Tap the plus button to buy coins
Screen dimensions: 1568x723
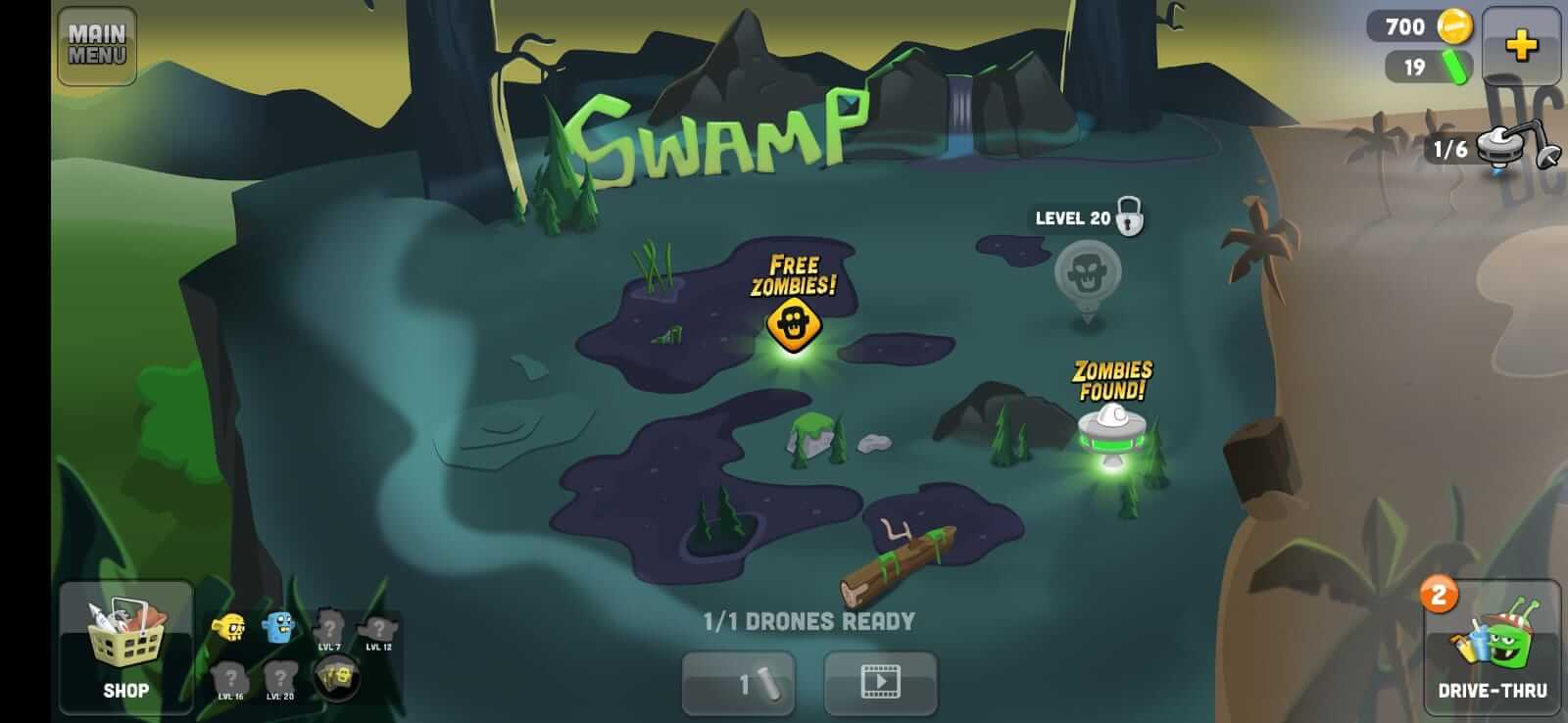pyautogui.click(x=1521, y=44)
